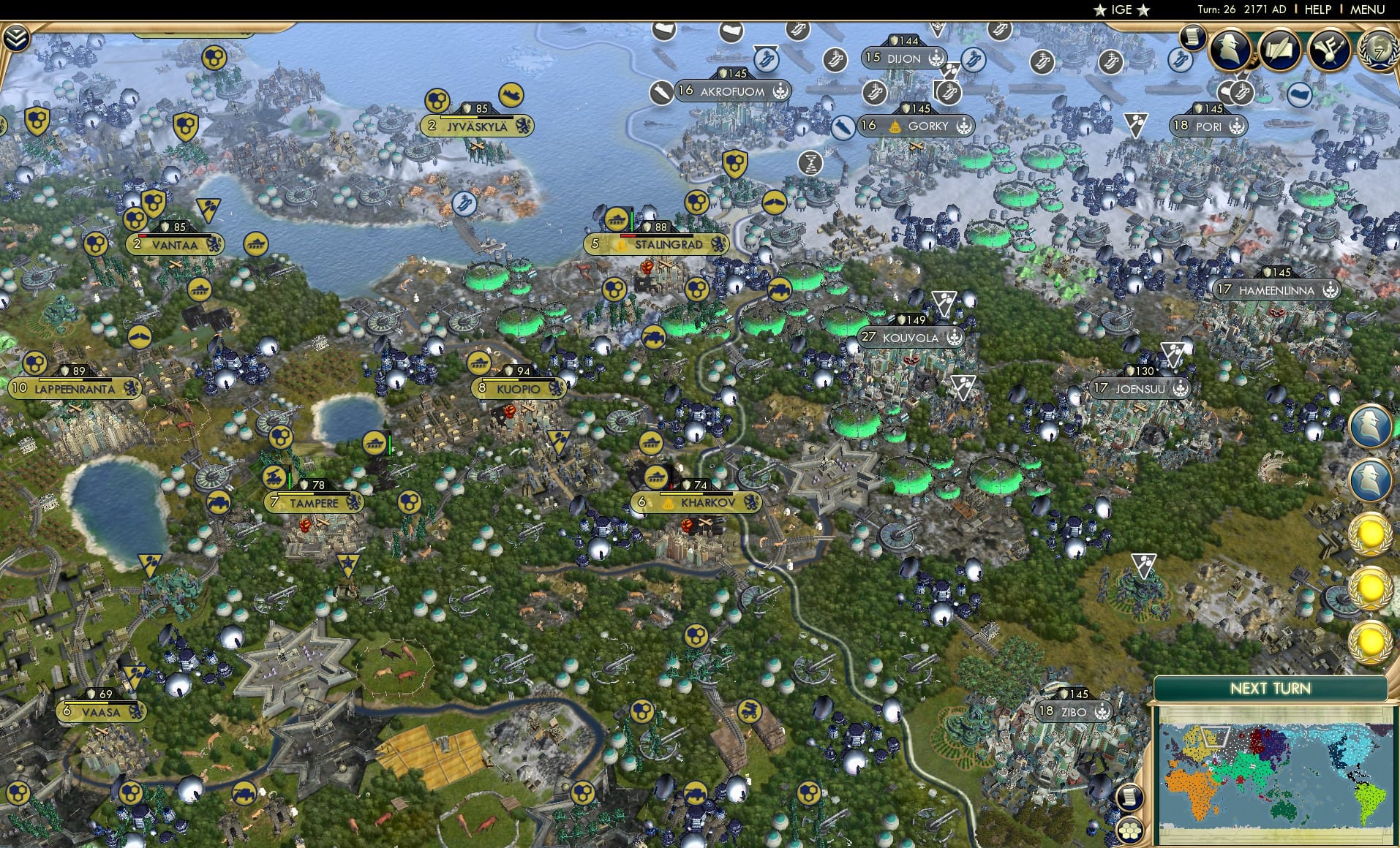Click the Zibo city production icon

1102,710
